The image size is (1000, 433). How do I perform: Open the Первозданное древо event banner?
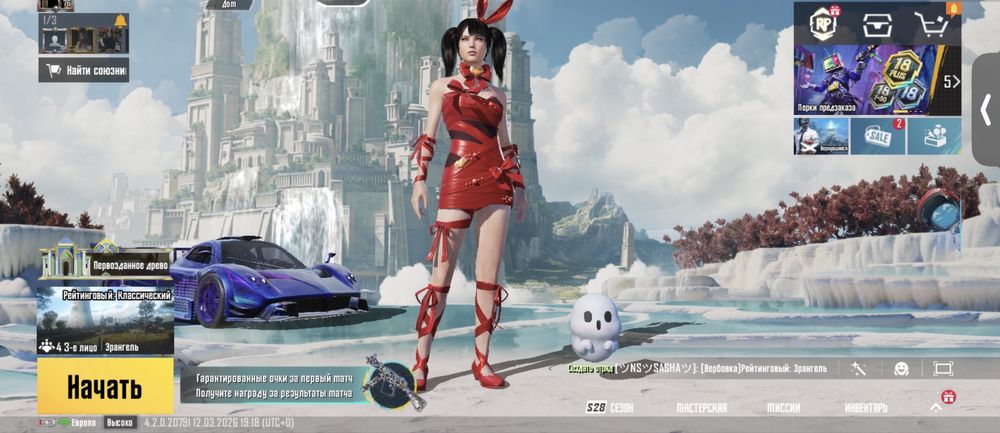coord(105,259)
